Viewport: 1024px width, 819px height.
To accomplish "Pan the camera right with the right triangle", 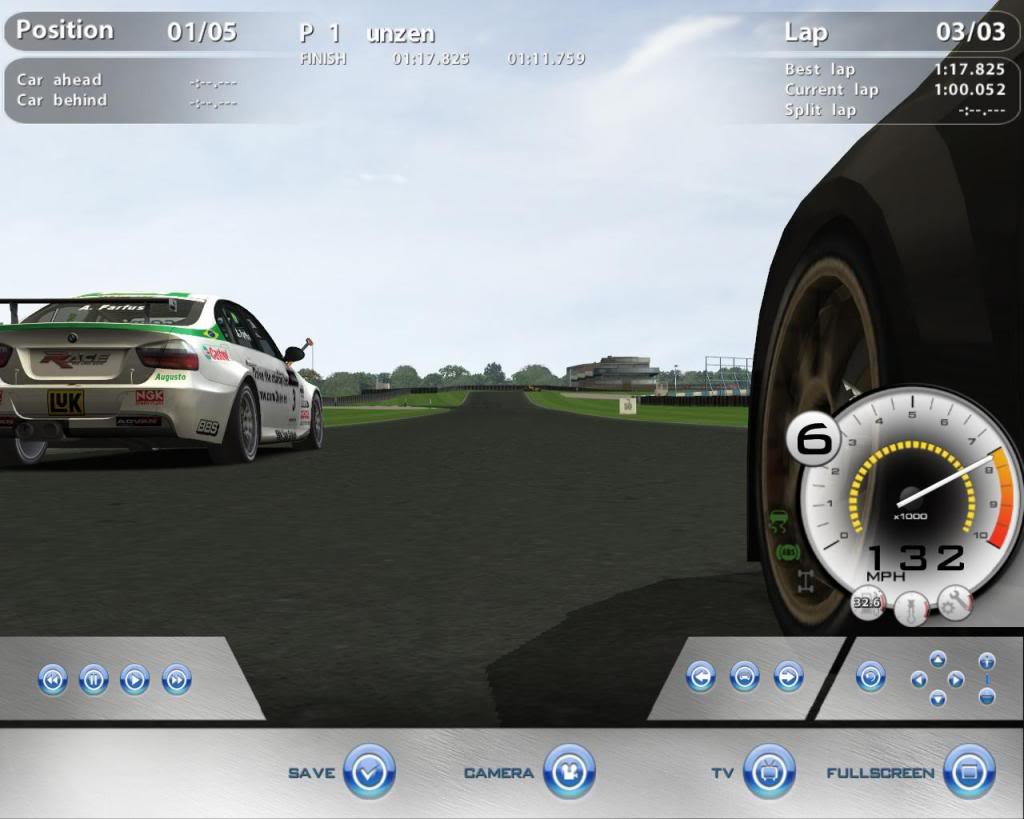I will [956, 679].
